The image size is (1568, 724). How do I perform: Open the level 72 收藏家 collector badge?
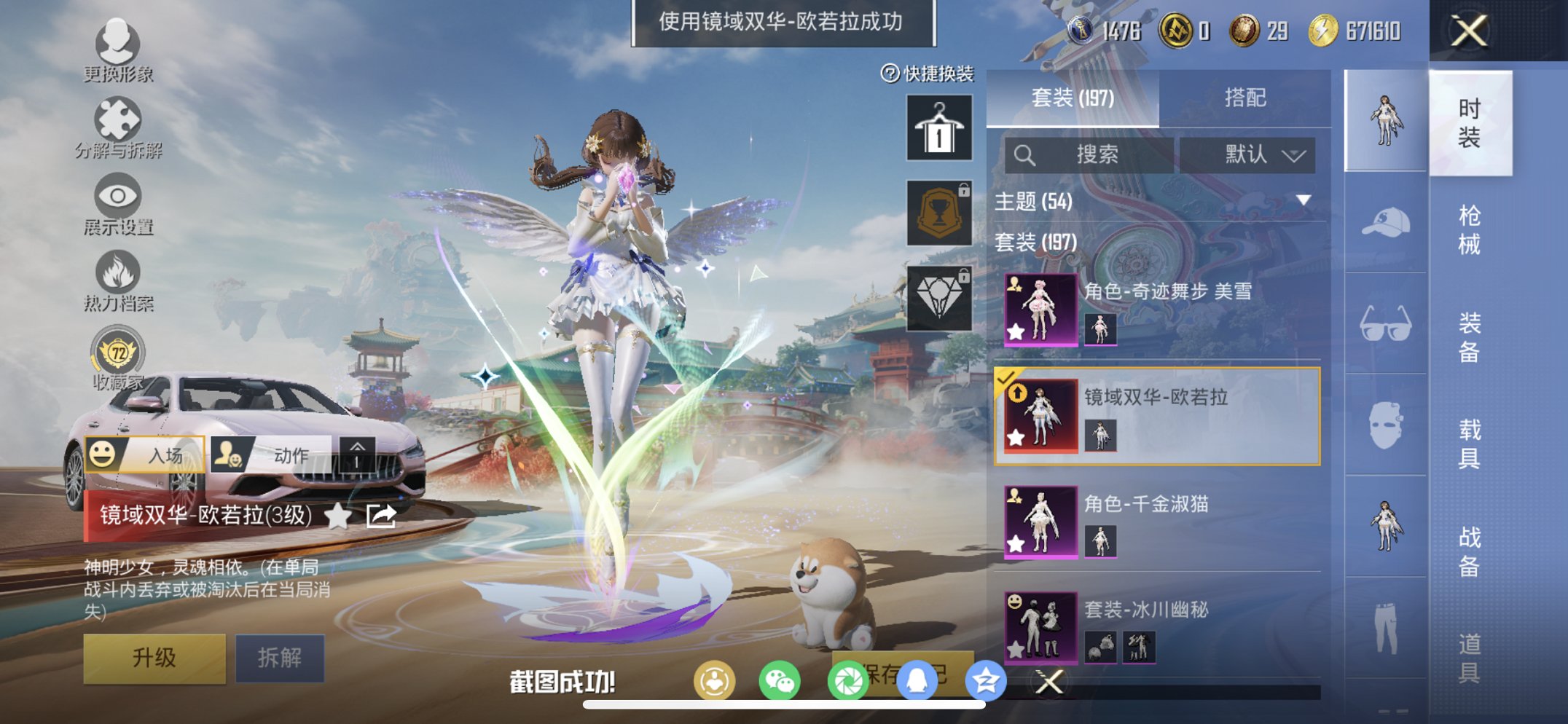[x=119, y=355]
